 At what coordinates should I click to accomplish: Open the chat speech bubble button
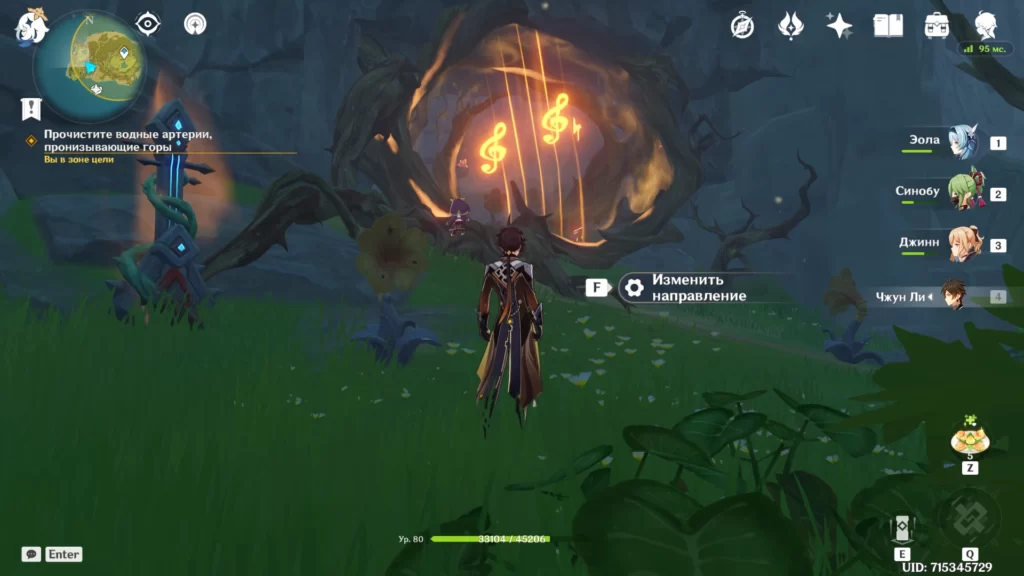click(x=31, y=554)
